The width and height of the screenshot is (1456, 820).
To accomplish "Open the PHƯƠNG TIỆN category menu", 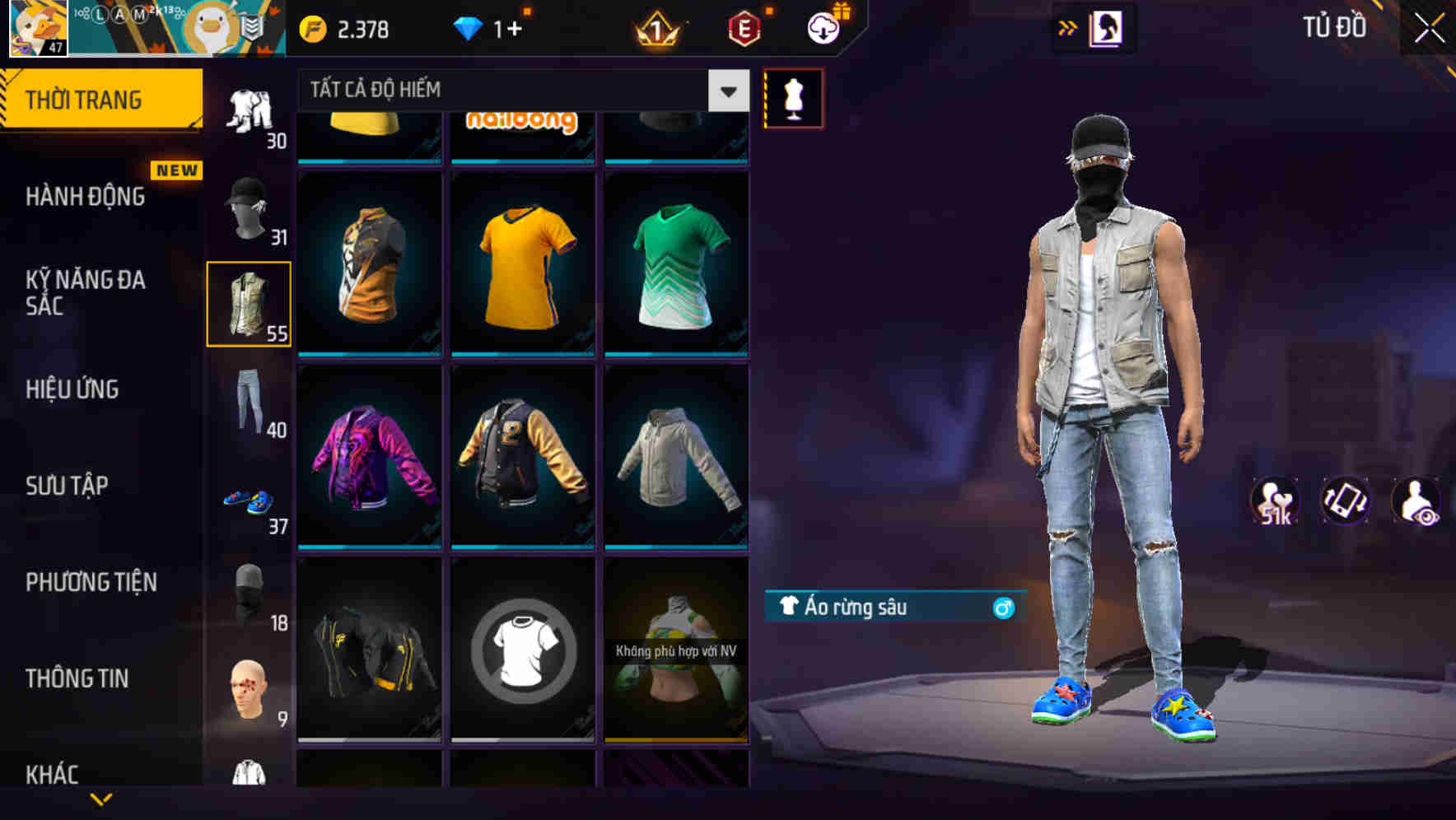I will [91, 582].
